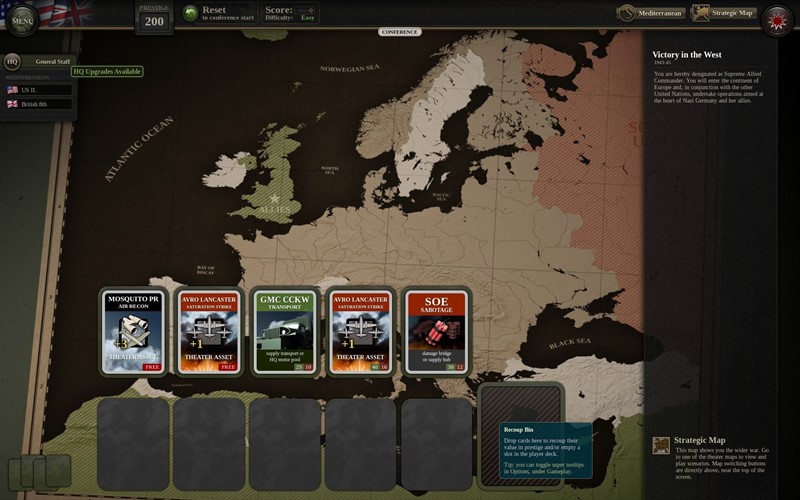
Task: Pick the free Avro Lancaster Saturation Strike card
Action: (x=208, y=331)
